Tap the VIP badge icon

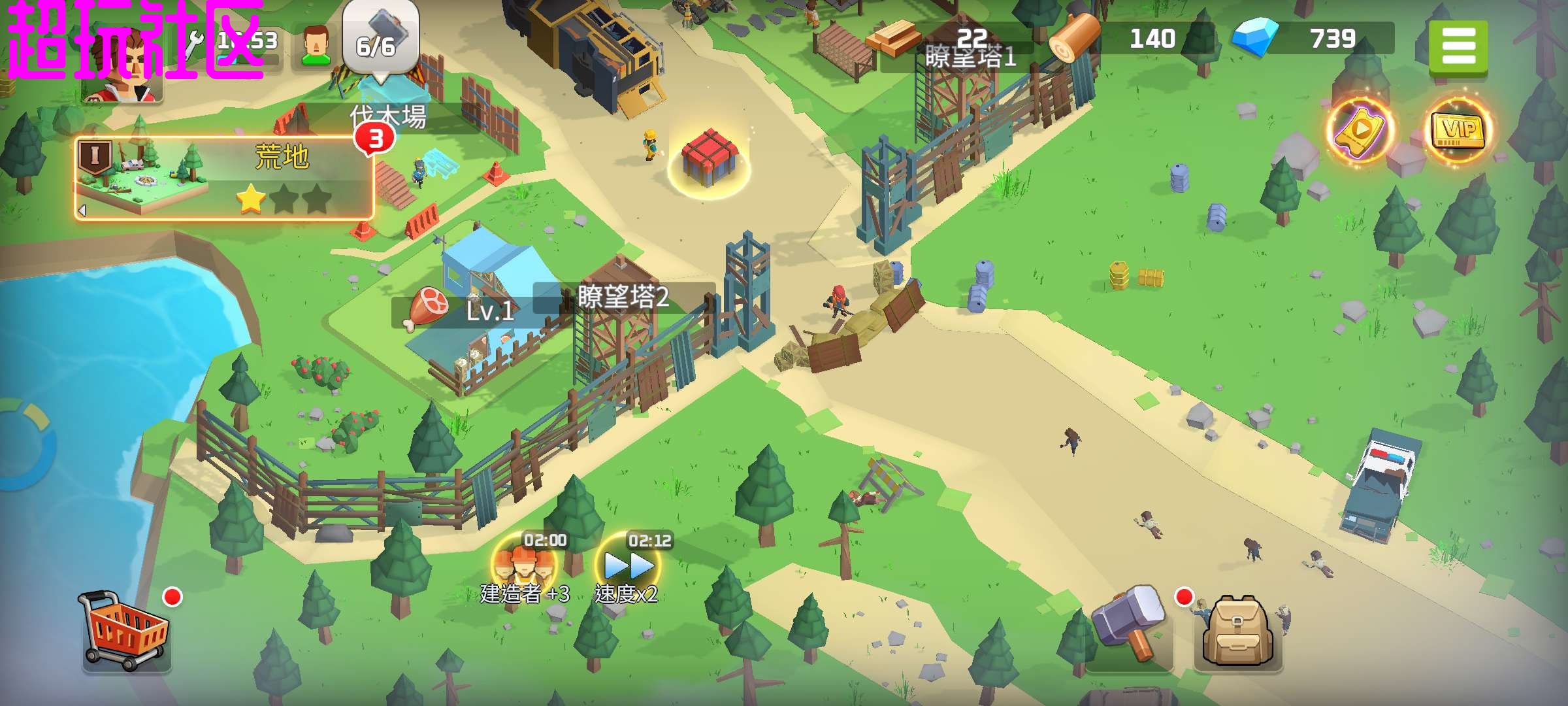[x=1458, y=129]
